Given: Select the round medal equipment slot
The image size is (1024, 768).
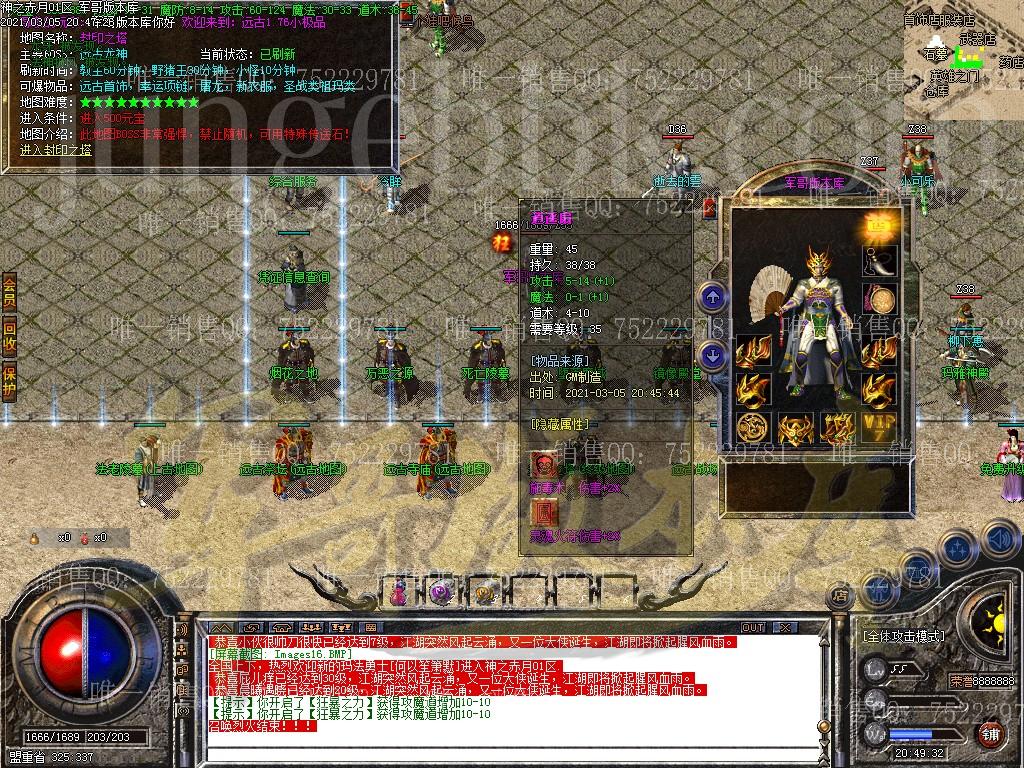Looking at the screenshot, I should pos(880,300).
